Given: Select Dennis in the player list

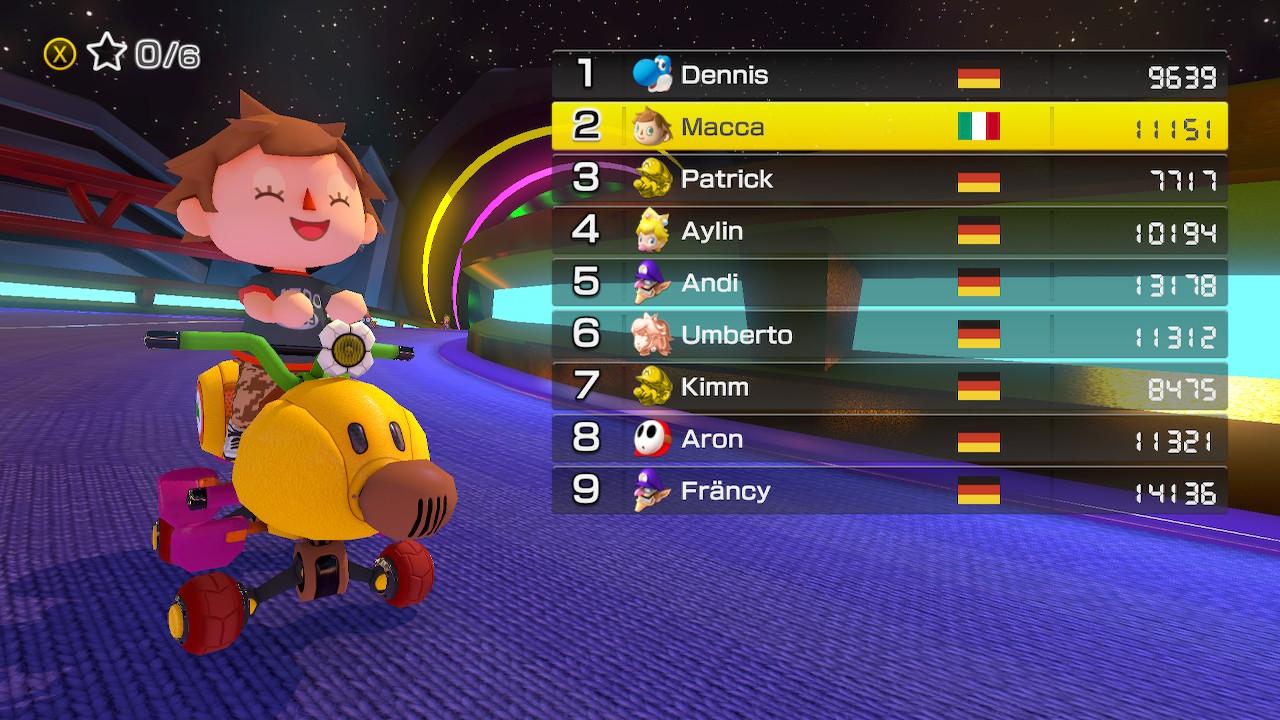Looking at the screenshot, I should [888, 75].
